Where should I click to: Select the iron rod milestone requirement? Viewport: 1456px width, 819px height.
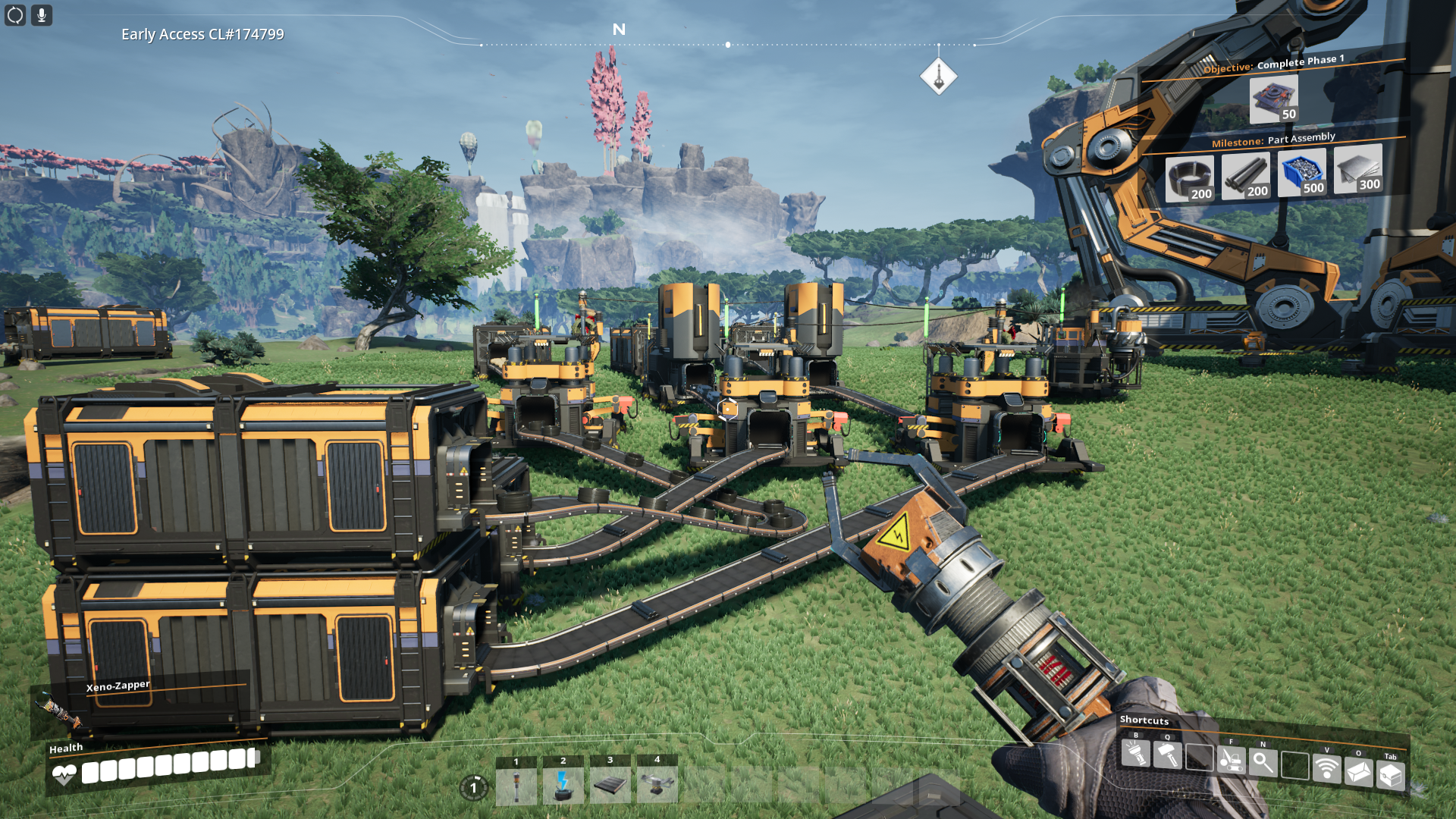[1246, 177]
